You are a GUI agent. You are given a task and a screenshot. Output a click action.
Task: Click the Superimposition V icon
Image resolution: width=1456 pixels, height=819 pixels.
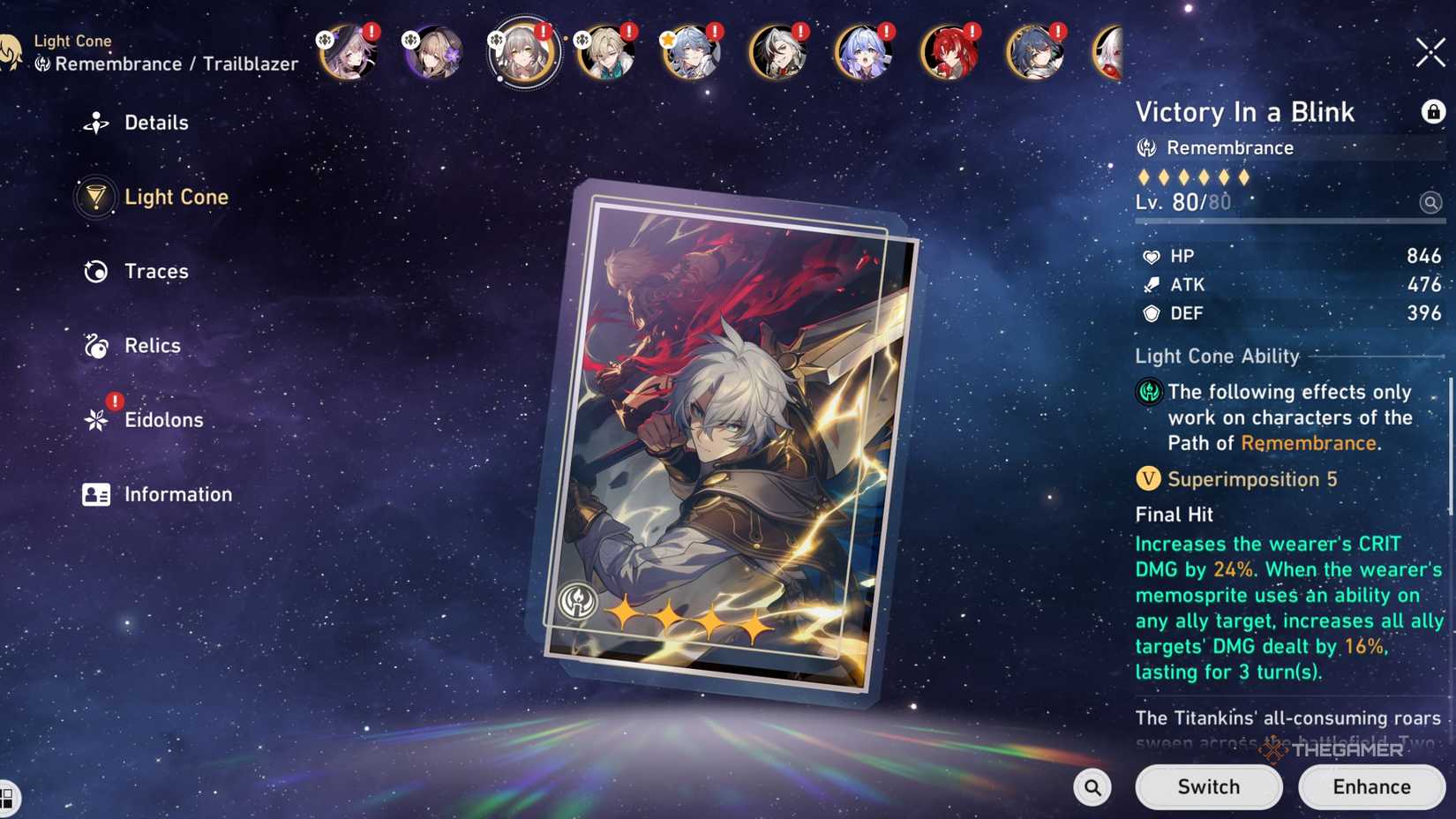(x=1146, y=479)
